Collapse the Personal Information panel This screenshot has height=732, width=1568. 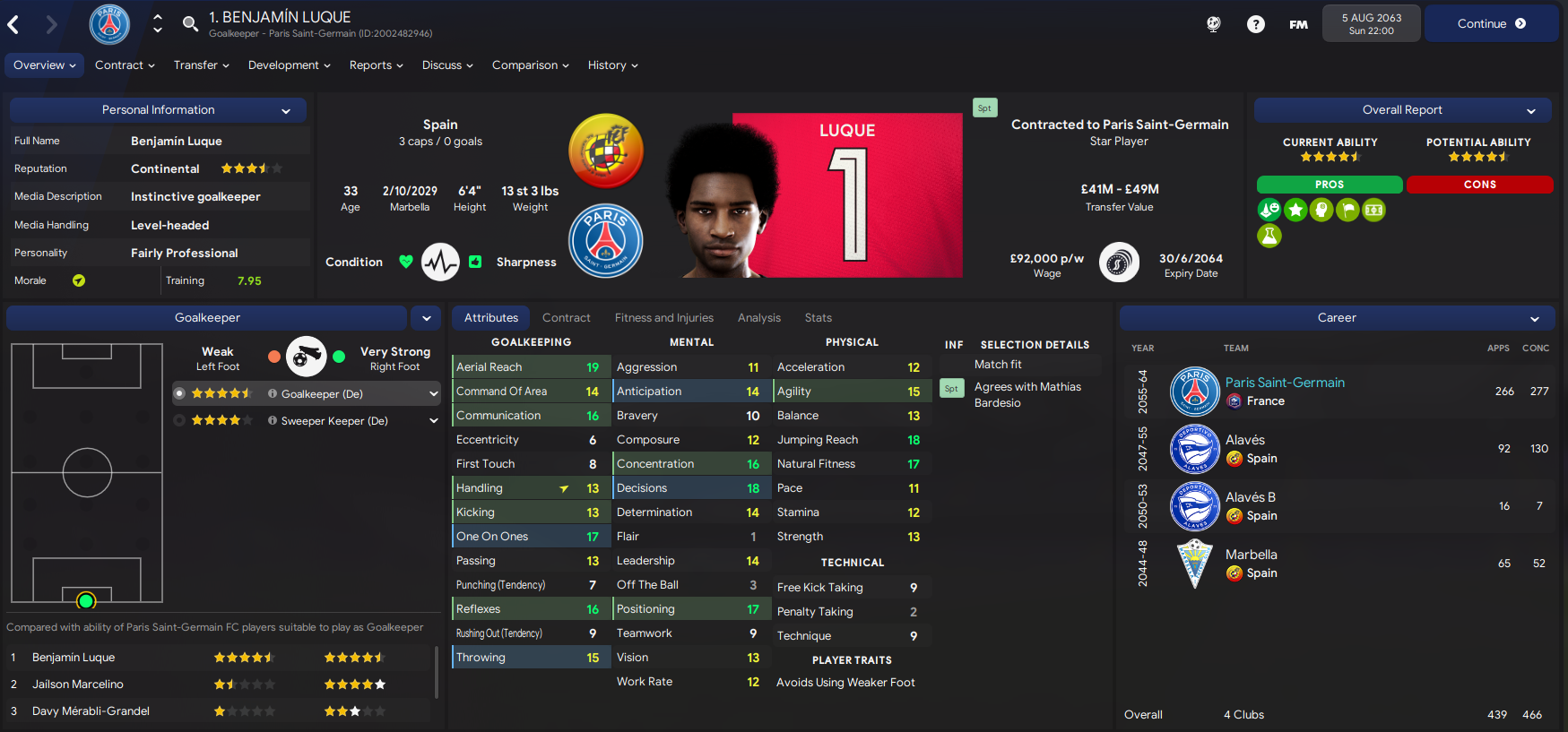click(286, 109)
